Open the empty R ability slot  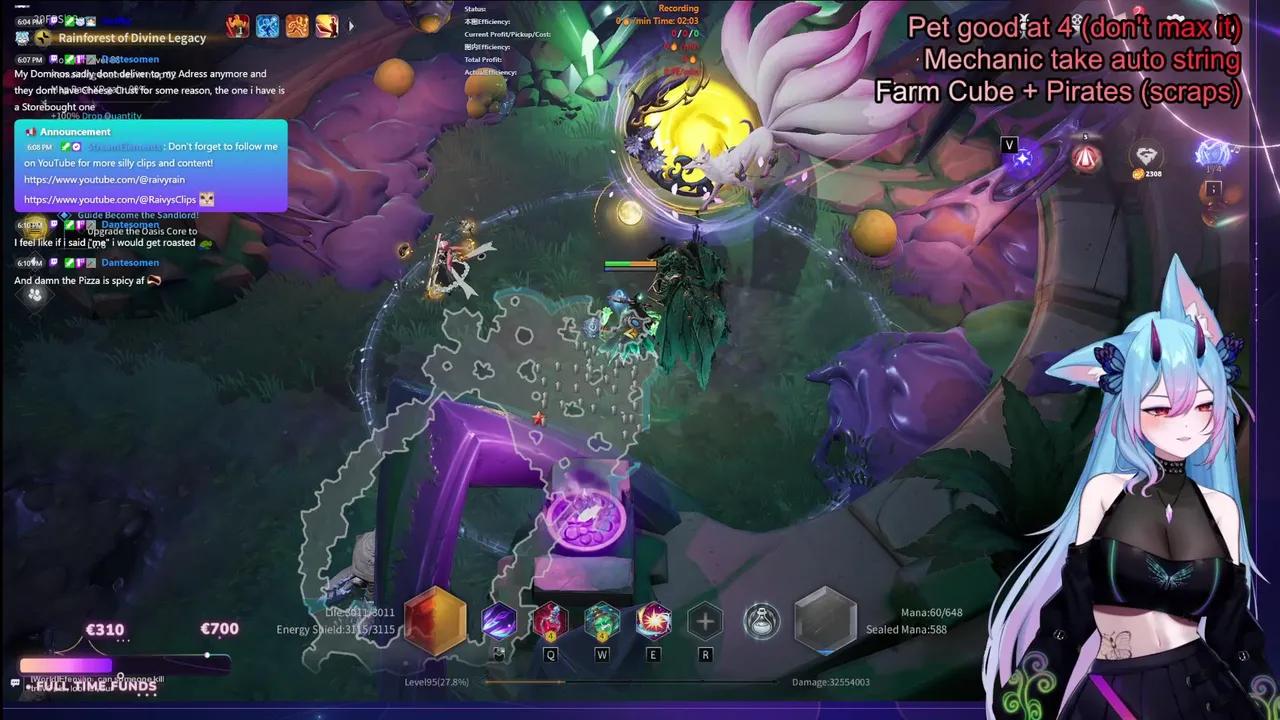tap(705, 620)
